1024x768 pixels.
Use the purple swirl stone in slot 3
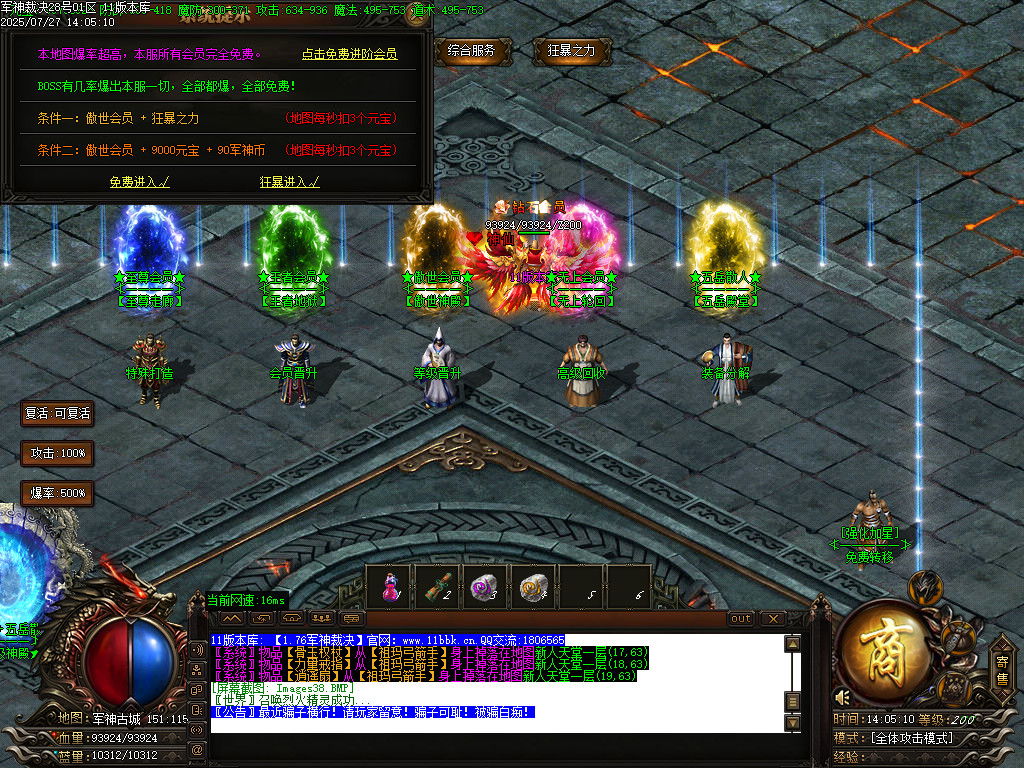point(484,587)
